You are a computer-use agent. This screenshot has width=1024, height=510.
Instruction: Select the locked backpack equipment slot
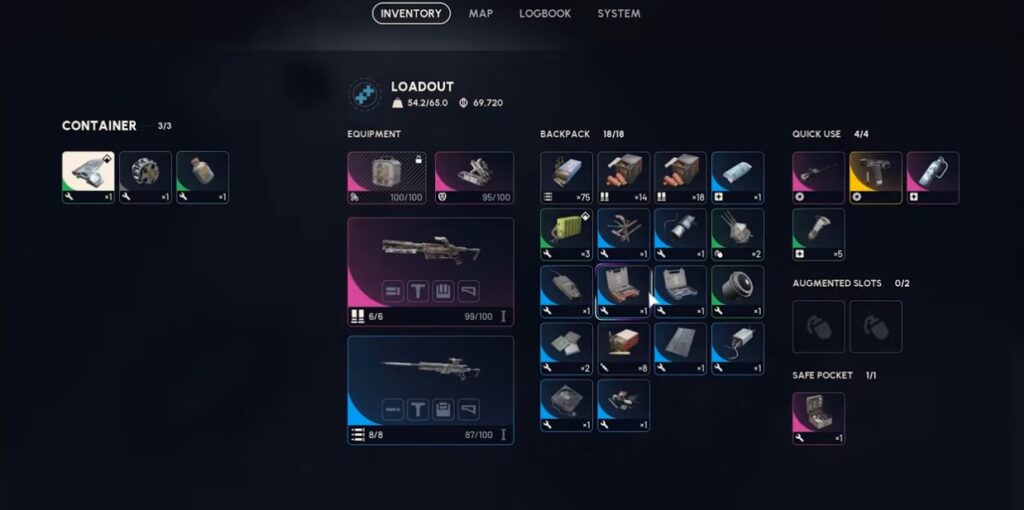pos(387,177)
